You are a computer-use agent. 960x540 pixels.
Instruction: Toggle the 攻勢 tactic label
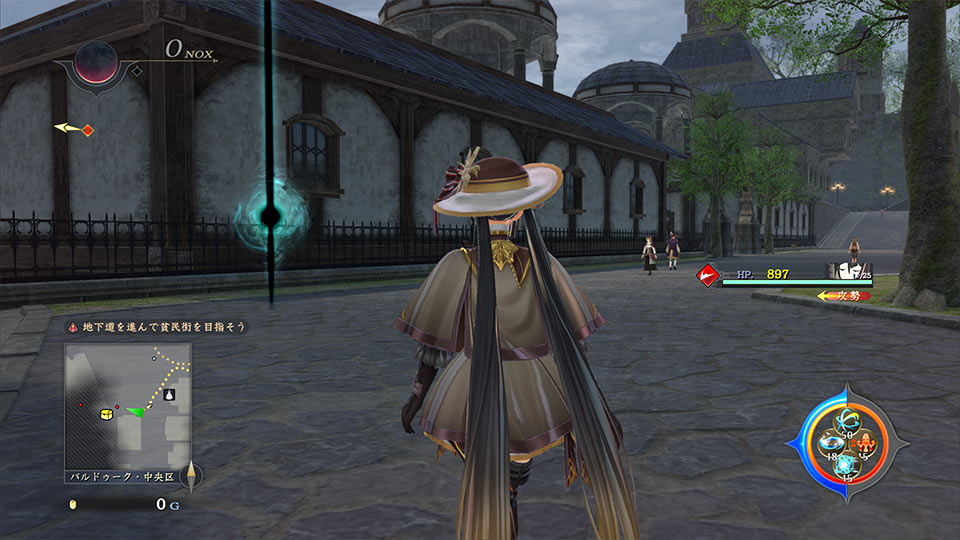tap(843, 296)
